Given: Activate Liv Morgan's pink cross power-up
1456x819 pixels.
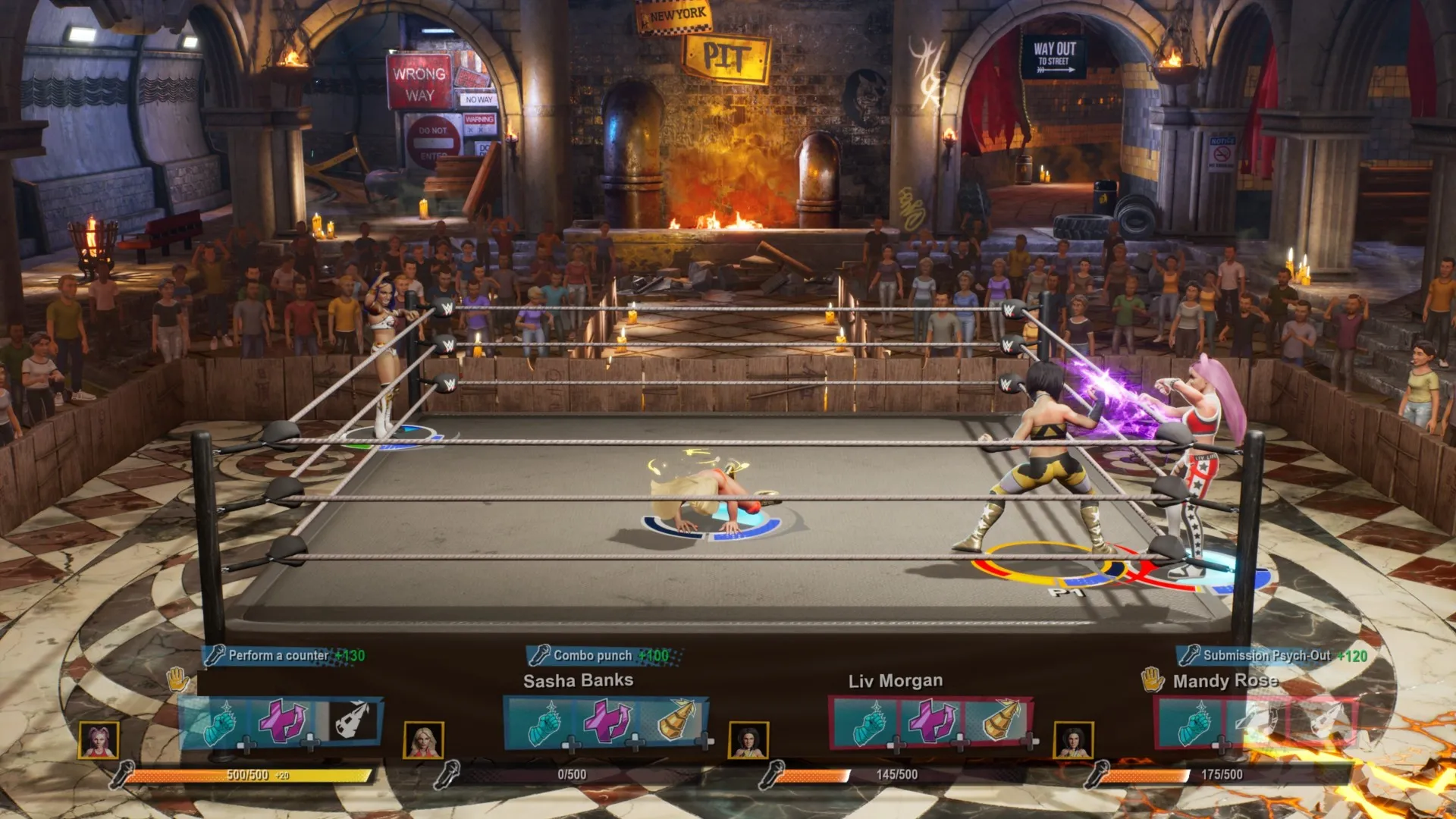Looking at the screenshot, I should click(931, 721).
